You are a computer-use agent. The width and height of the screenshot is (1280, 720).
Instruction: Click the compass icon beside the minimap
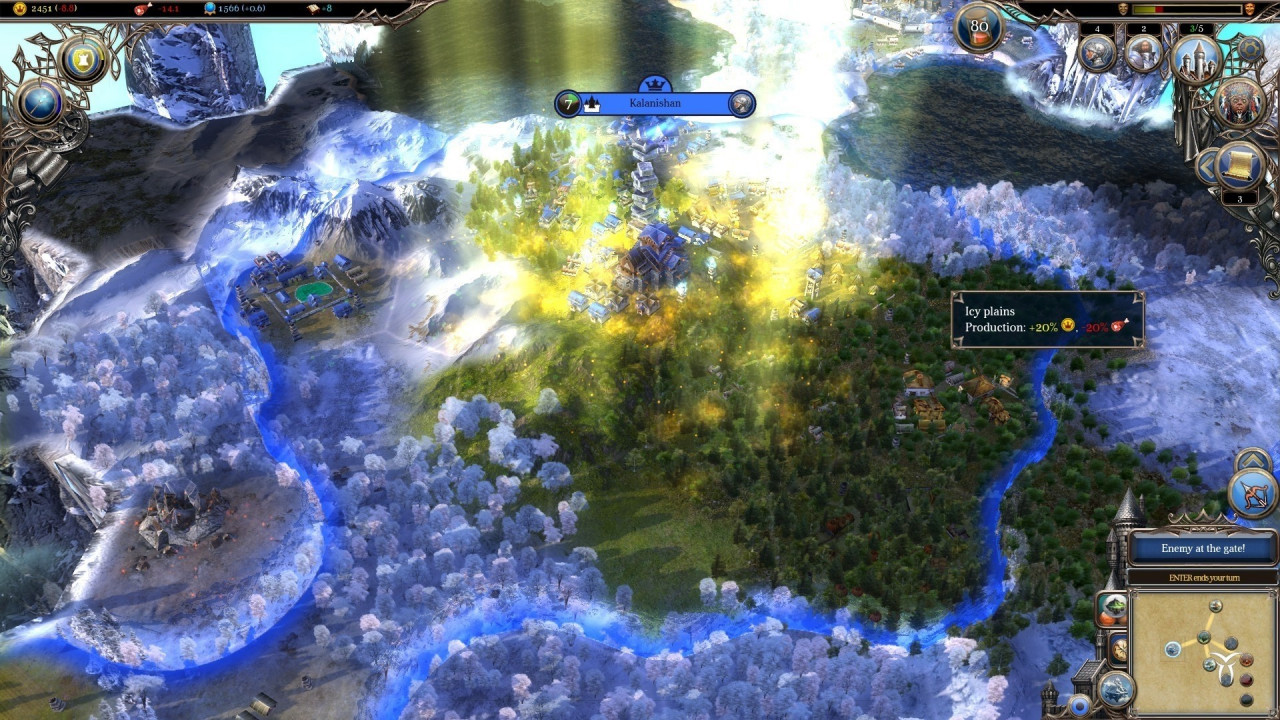tap(1118, 648)
